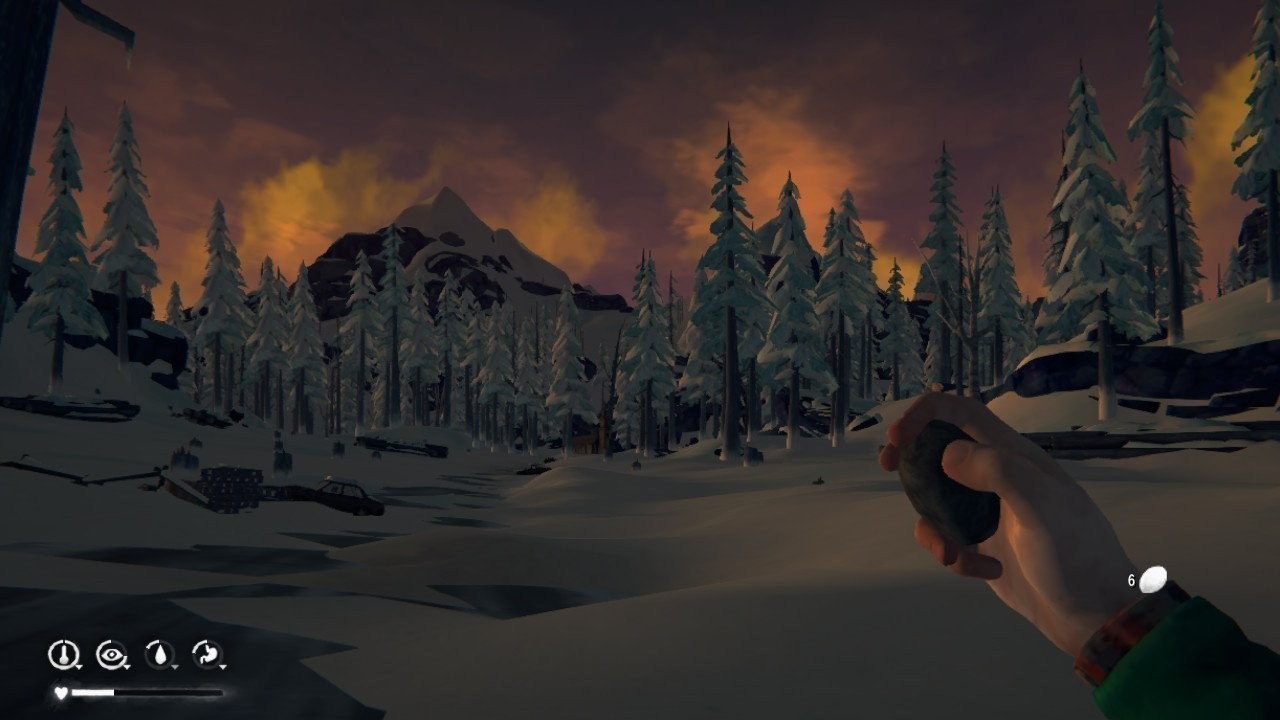Click the stomach hunger status icon
1280x720 pixels.
pyautogui.click(x=206, y=655)
